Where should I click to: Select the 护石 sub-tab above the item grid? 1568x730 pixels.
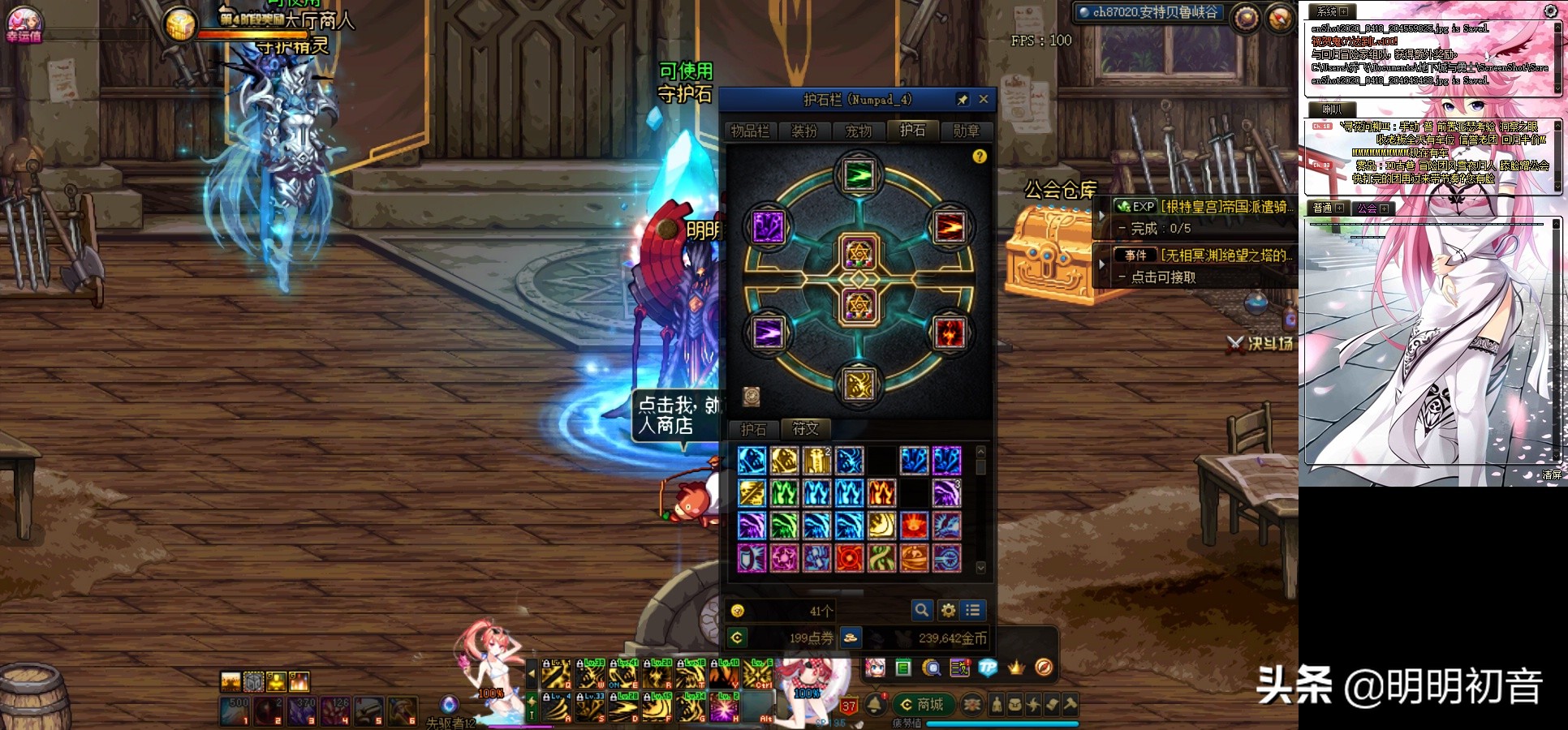[x=753, y=429]
